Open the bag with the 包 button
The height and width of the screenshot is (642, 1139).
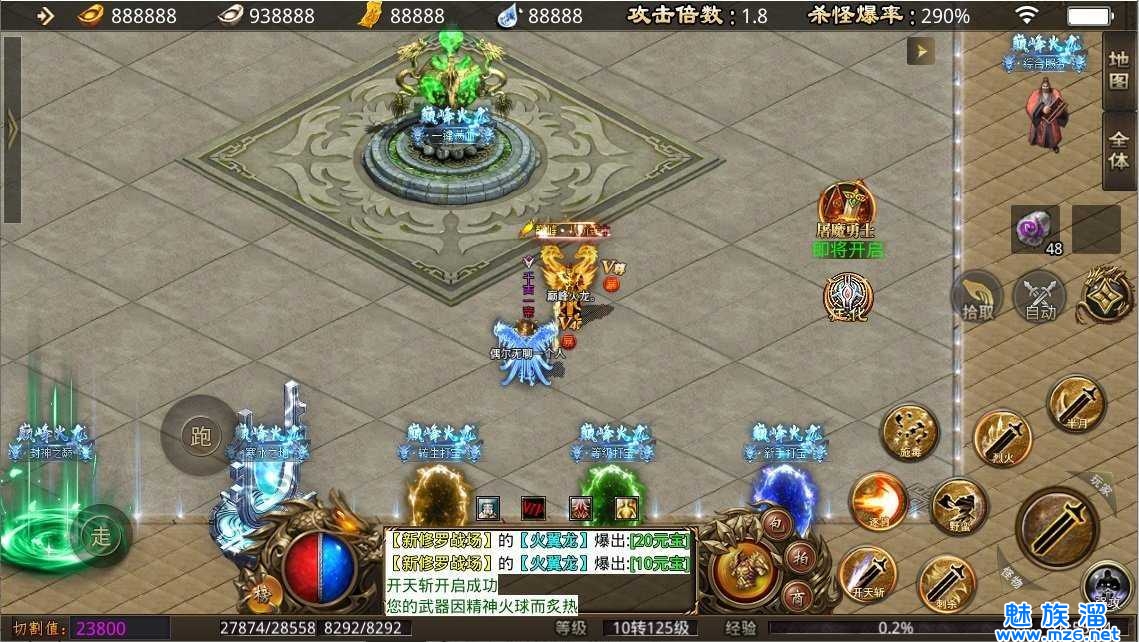pos(776,523)
